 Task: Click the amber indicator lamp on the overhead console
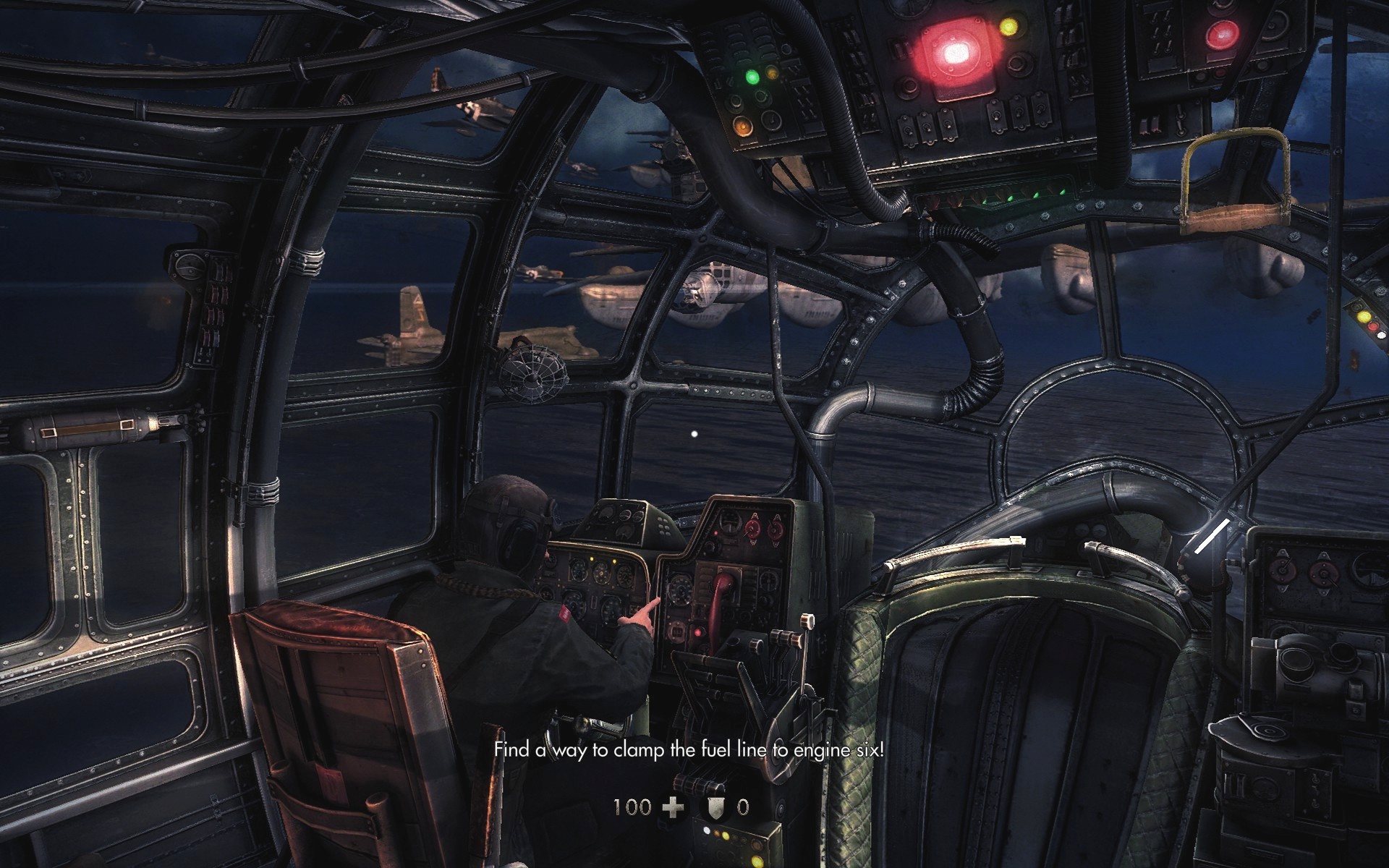click(x=743, y=126)
